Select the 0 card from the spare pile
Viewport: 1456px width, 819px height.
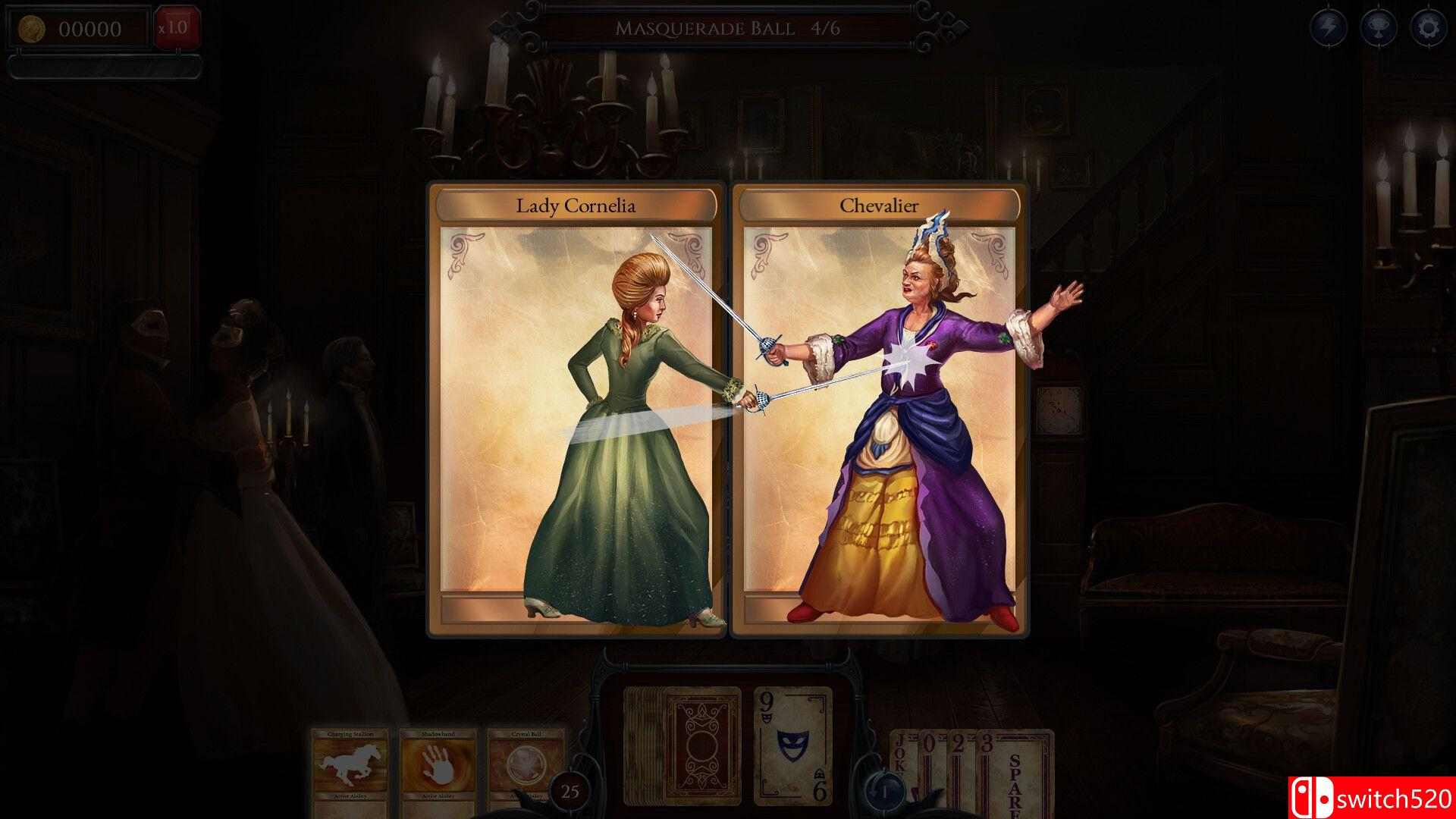tap(930, 747)
